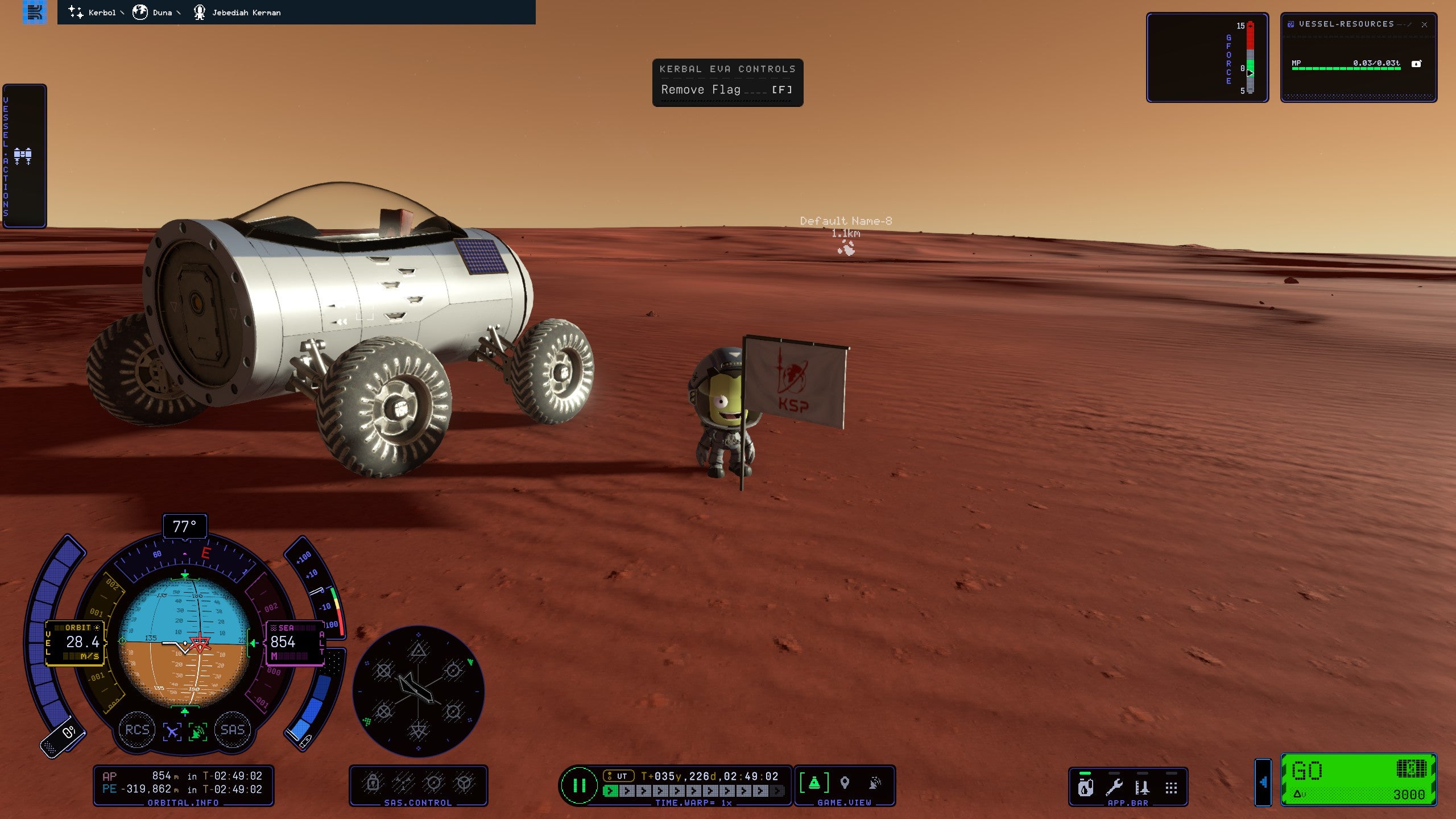This screenshot has height=819, width=1456.
Task: Switch to map view via the map-pin icon
Action: click(x=845, y=783)
